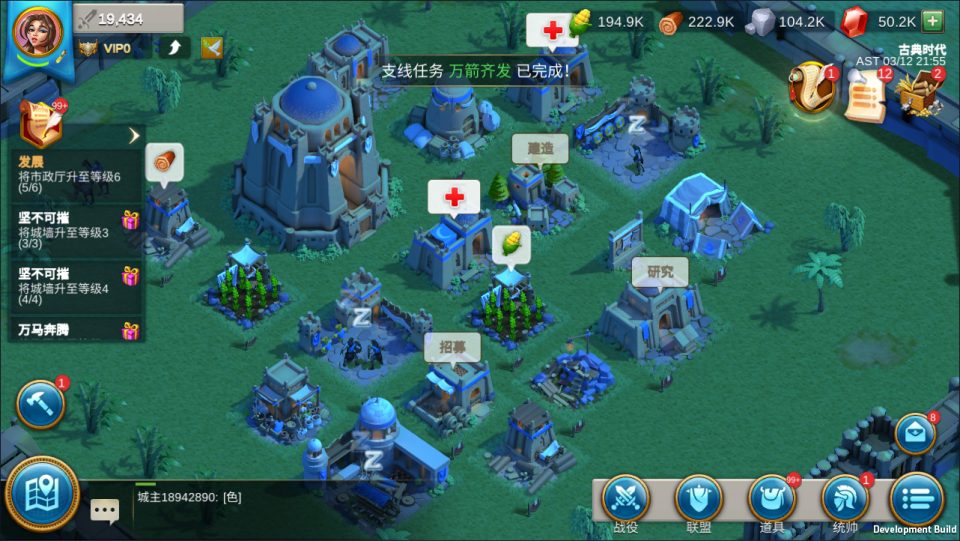Open the 统帅 commander menu

pos(844,497)
